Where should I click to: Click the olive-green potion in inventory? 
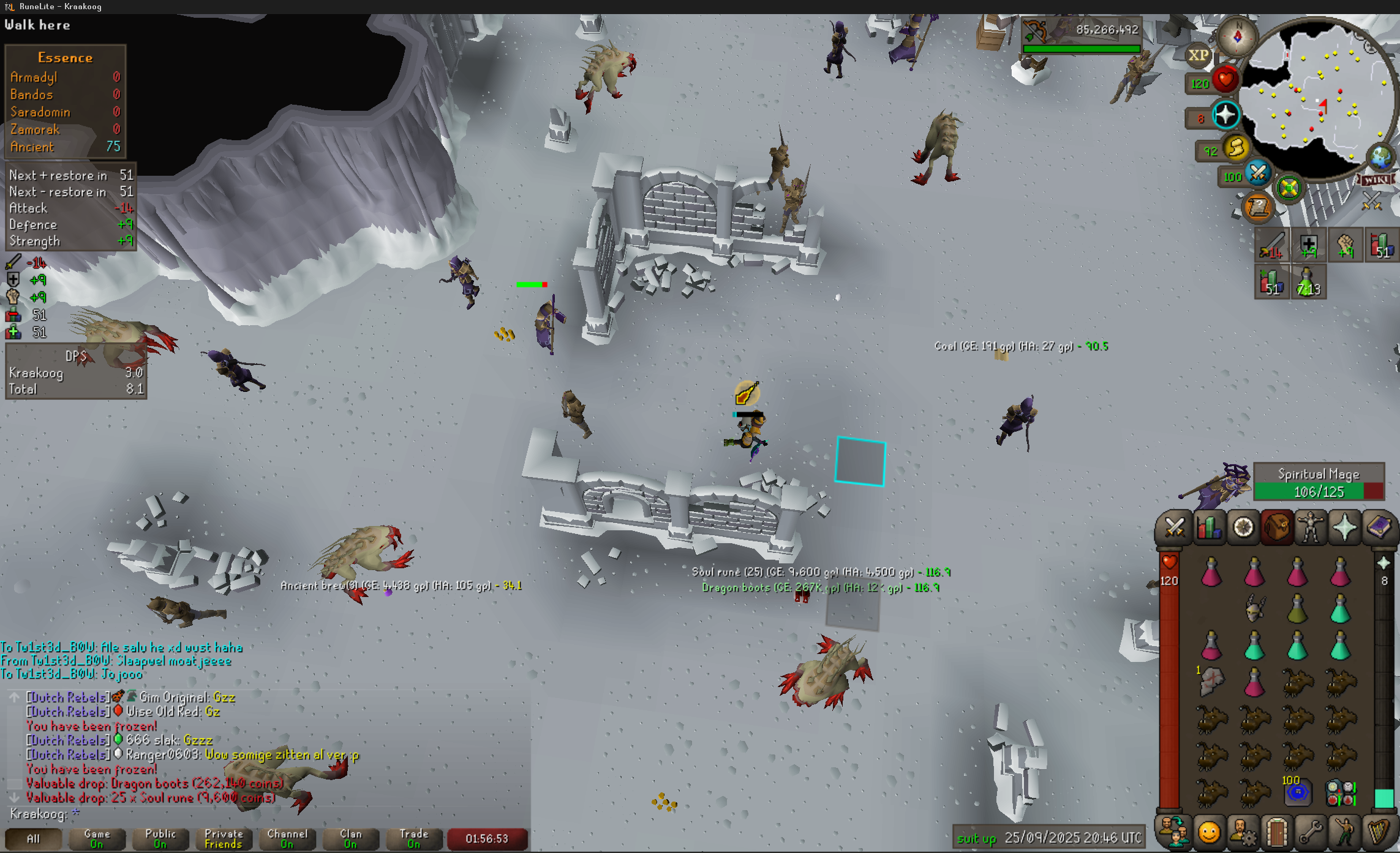(x=1297, y=608)
